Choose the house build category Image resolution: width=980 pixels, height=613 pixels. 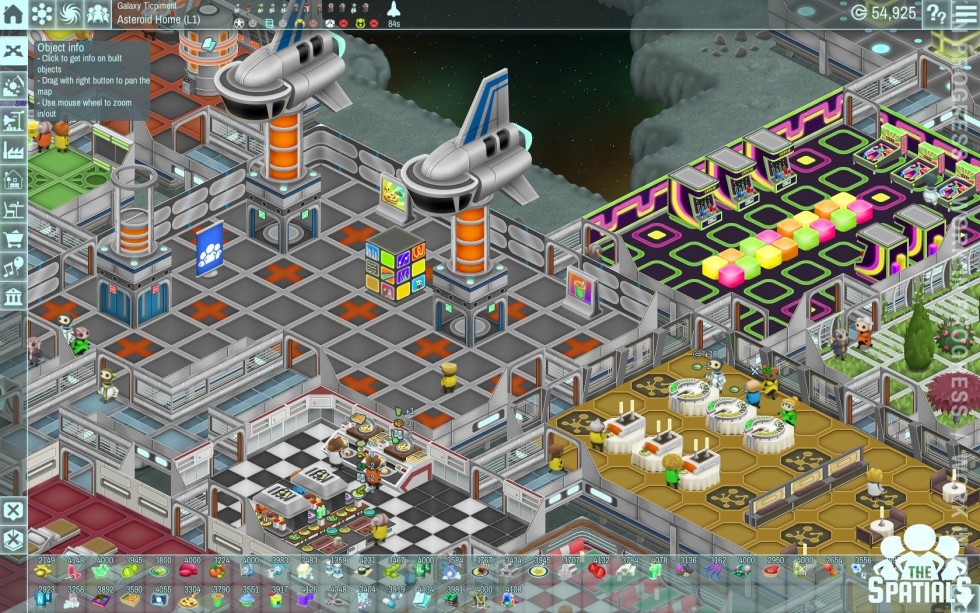click(13, 180)
